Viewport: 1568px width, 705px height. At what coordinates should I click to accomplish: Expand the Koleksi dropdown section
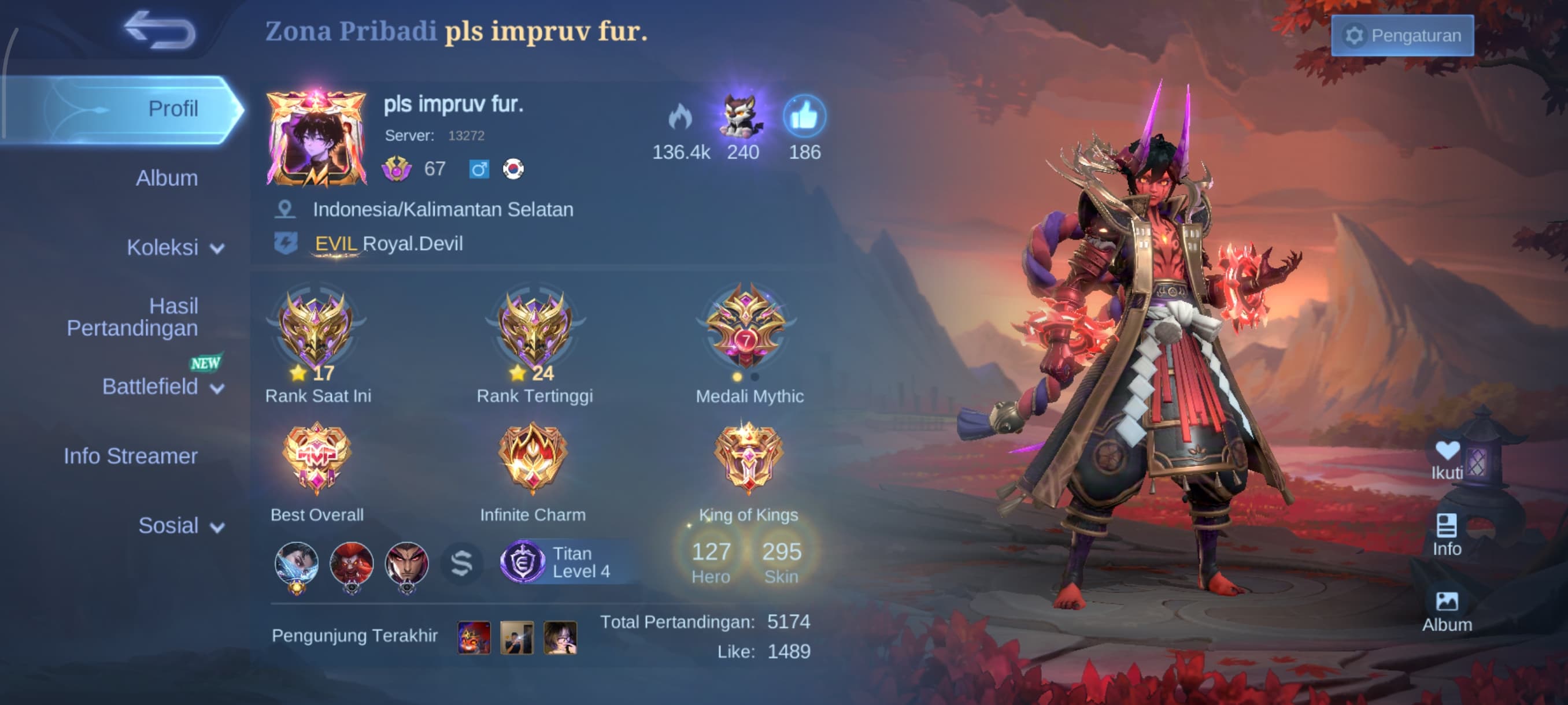pos(175,247)
